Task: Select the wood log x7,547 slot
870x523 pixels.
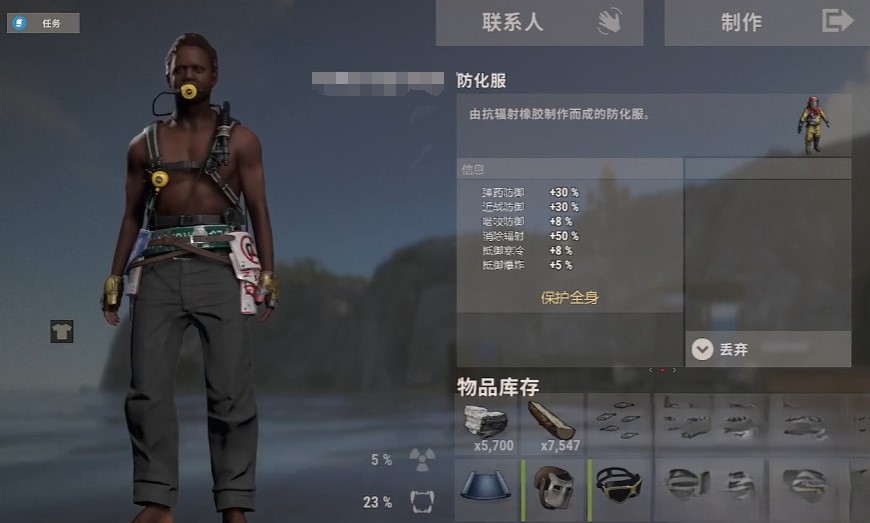Action: pyautogui.click(x=553, y=424)
